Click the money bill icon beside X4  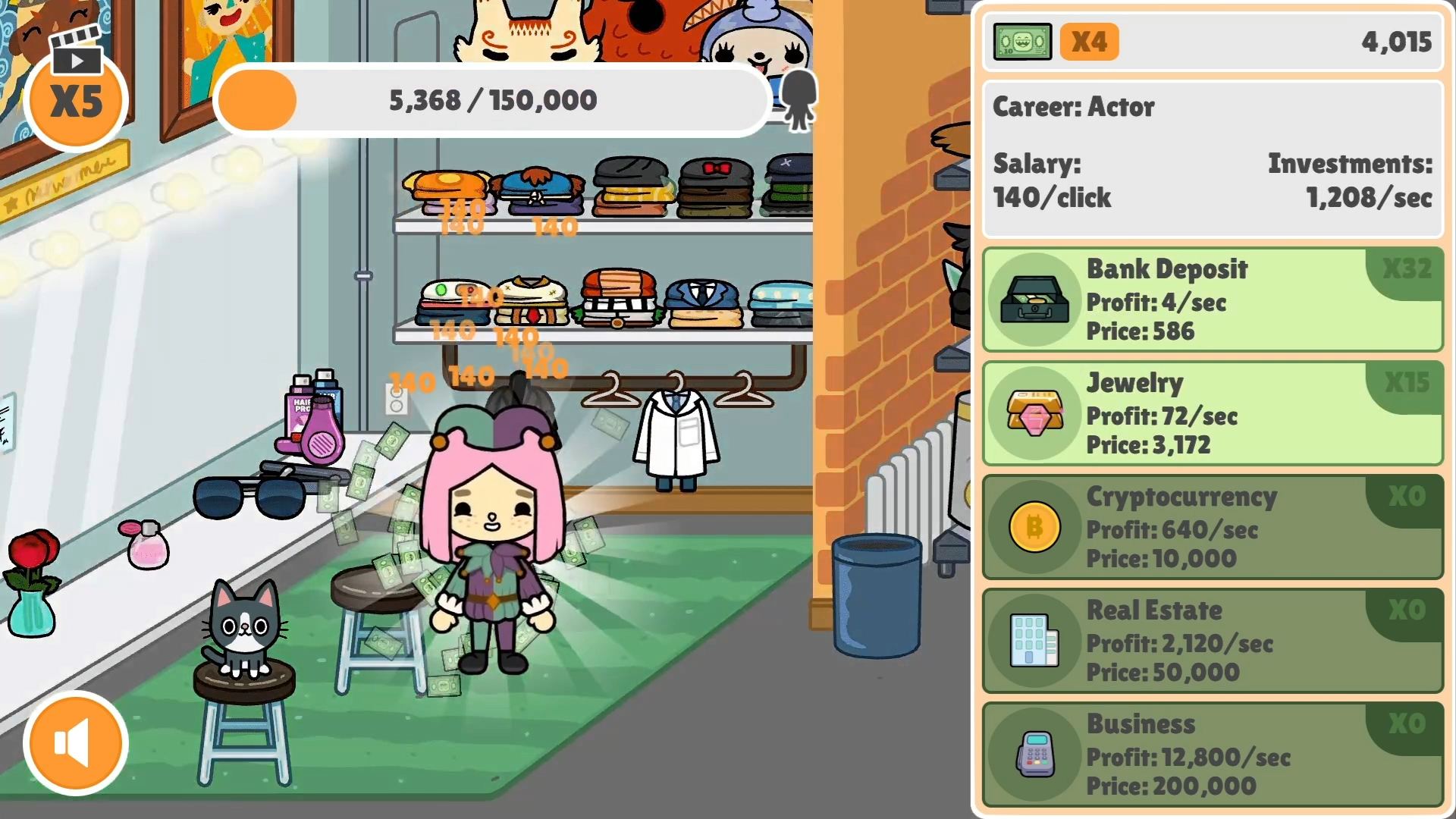point(1022,42)
